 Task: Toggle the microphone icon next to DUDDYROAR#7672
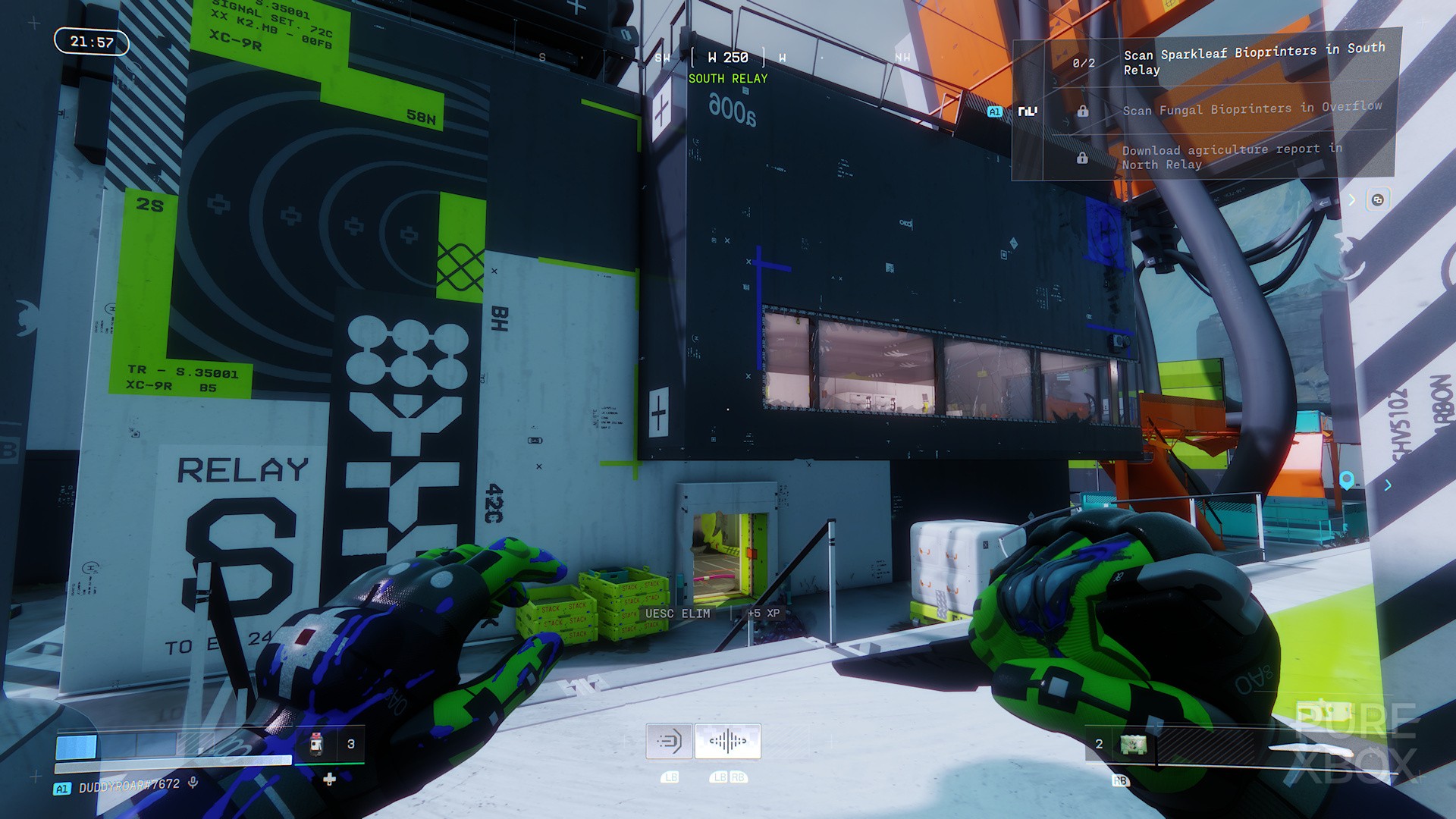[193, 783]
